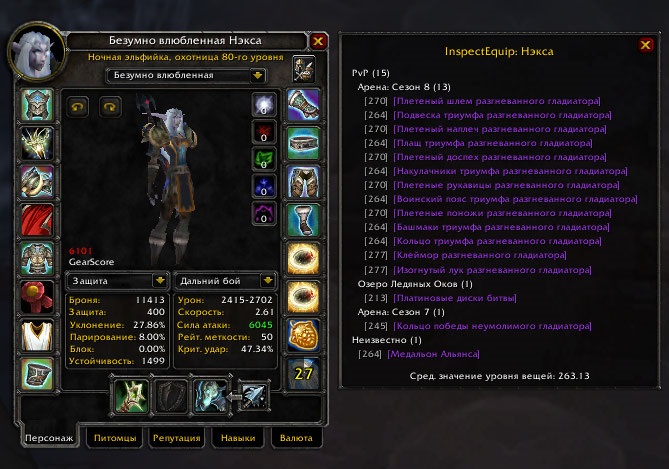Open the "Медальон Альянса" item link

coord(433,354)
